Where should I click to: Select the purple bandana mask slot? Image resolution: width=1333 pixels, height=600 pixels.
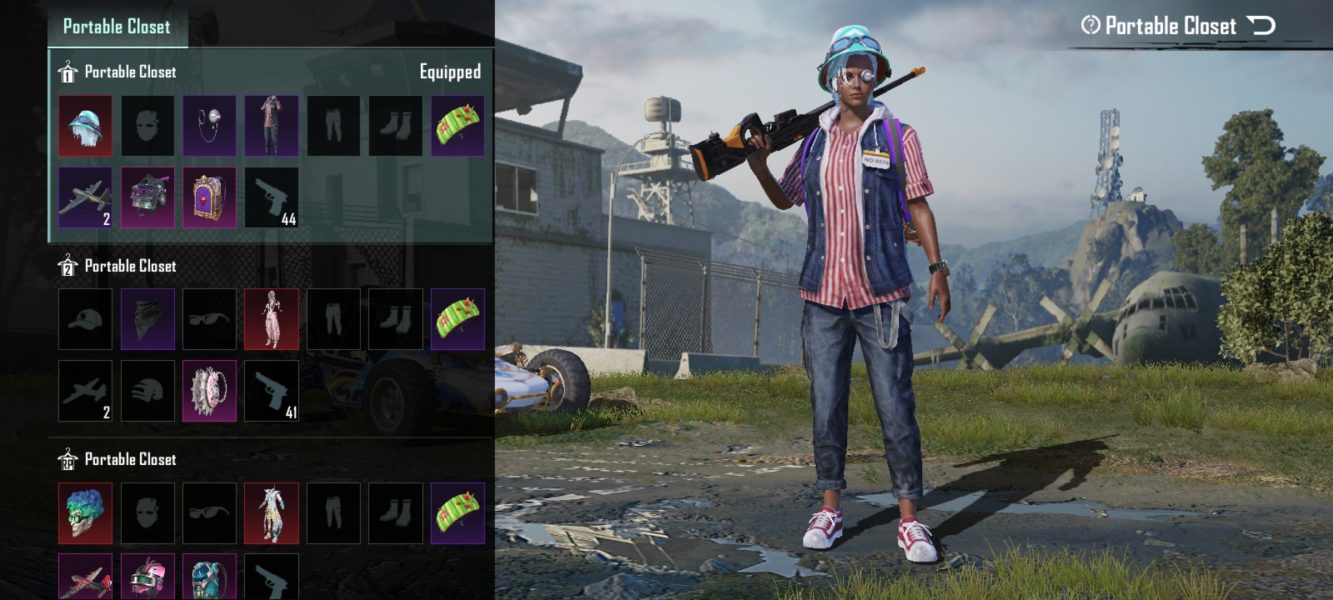click(x=147, y=319)
